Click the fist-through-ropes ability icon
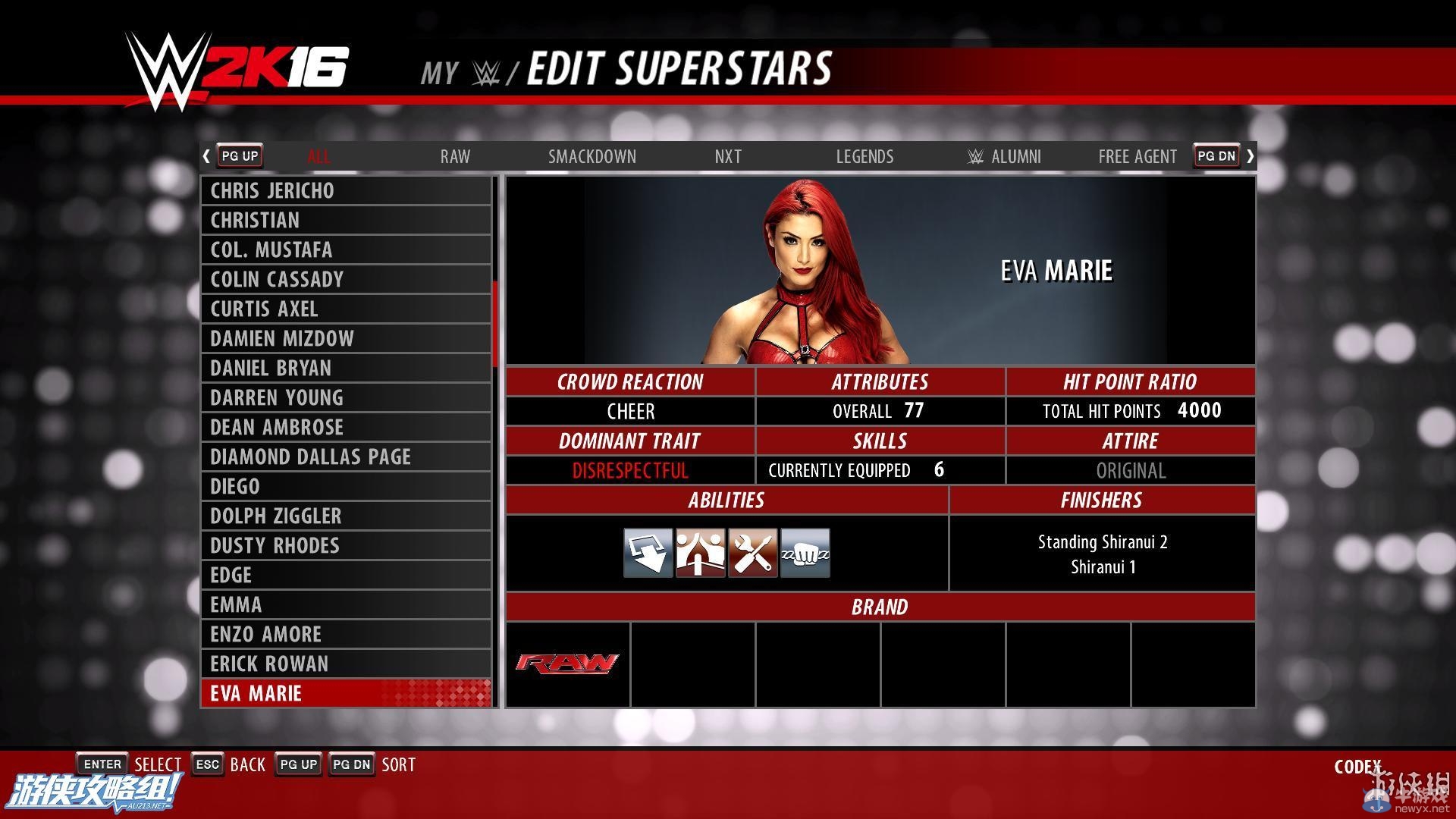 pyautogui.click(x=805, y=553)
